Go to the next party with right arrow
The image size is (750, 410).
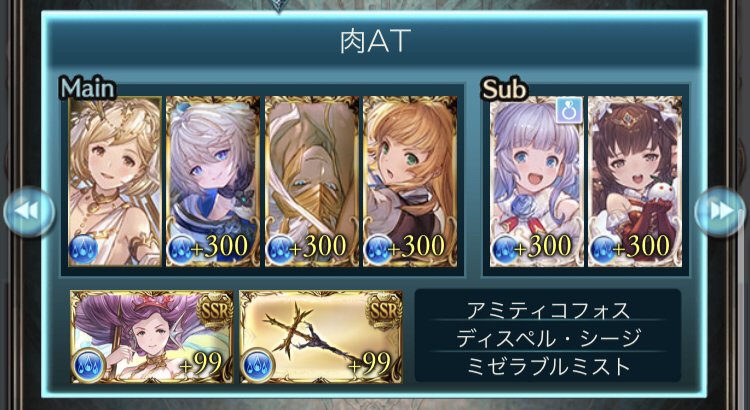pyautogui.click(x=720, y=211)
